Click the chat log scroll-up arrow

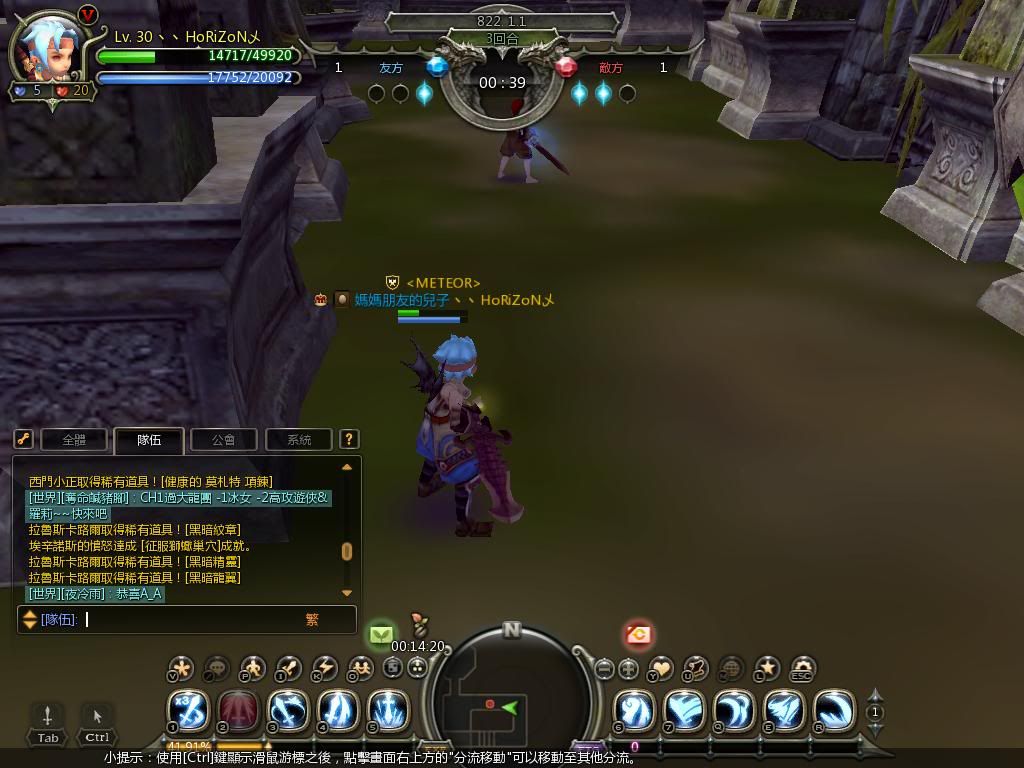(347, 467)
